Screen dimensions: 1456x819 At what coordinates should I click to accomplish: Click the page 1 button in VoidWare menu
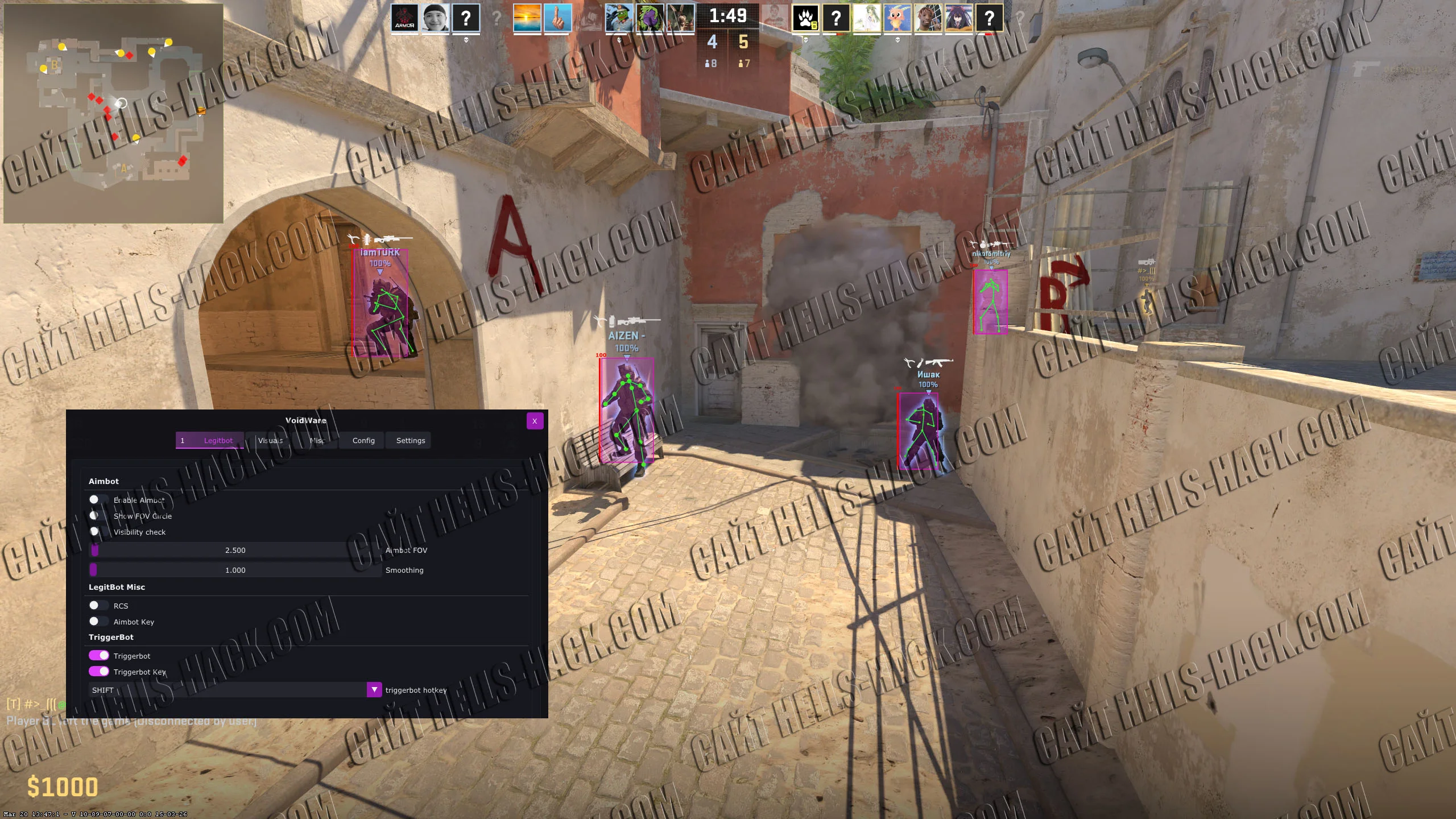pyautogui.click(x=183, y=440)
